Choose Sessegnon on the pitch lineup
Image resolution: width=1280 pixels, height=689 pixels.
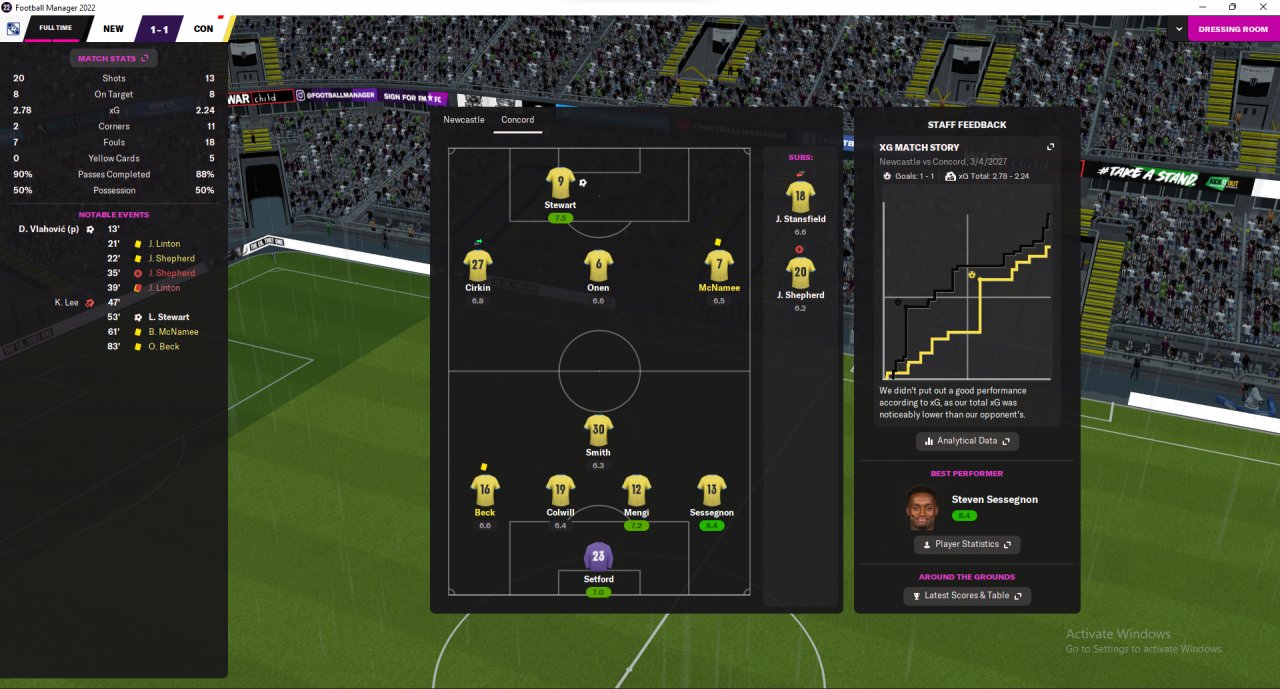pos(711,491)
